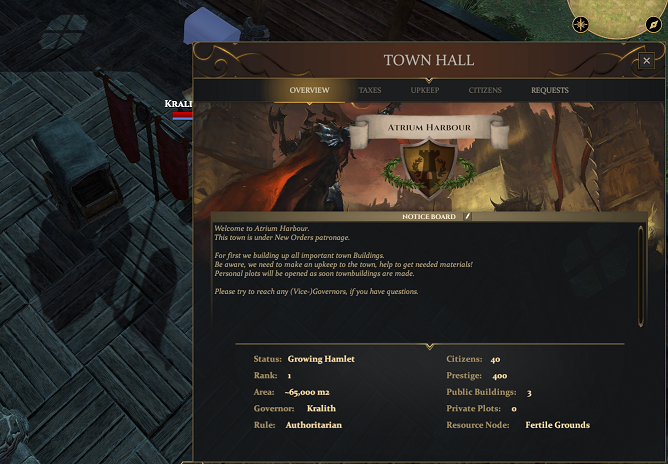Viewport: 668px width, 464px height.
Task: Open the Taxes tab
Action: 370,91
